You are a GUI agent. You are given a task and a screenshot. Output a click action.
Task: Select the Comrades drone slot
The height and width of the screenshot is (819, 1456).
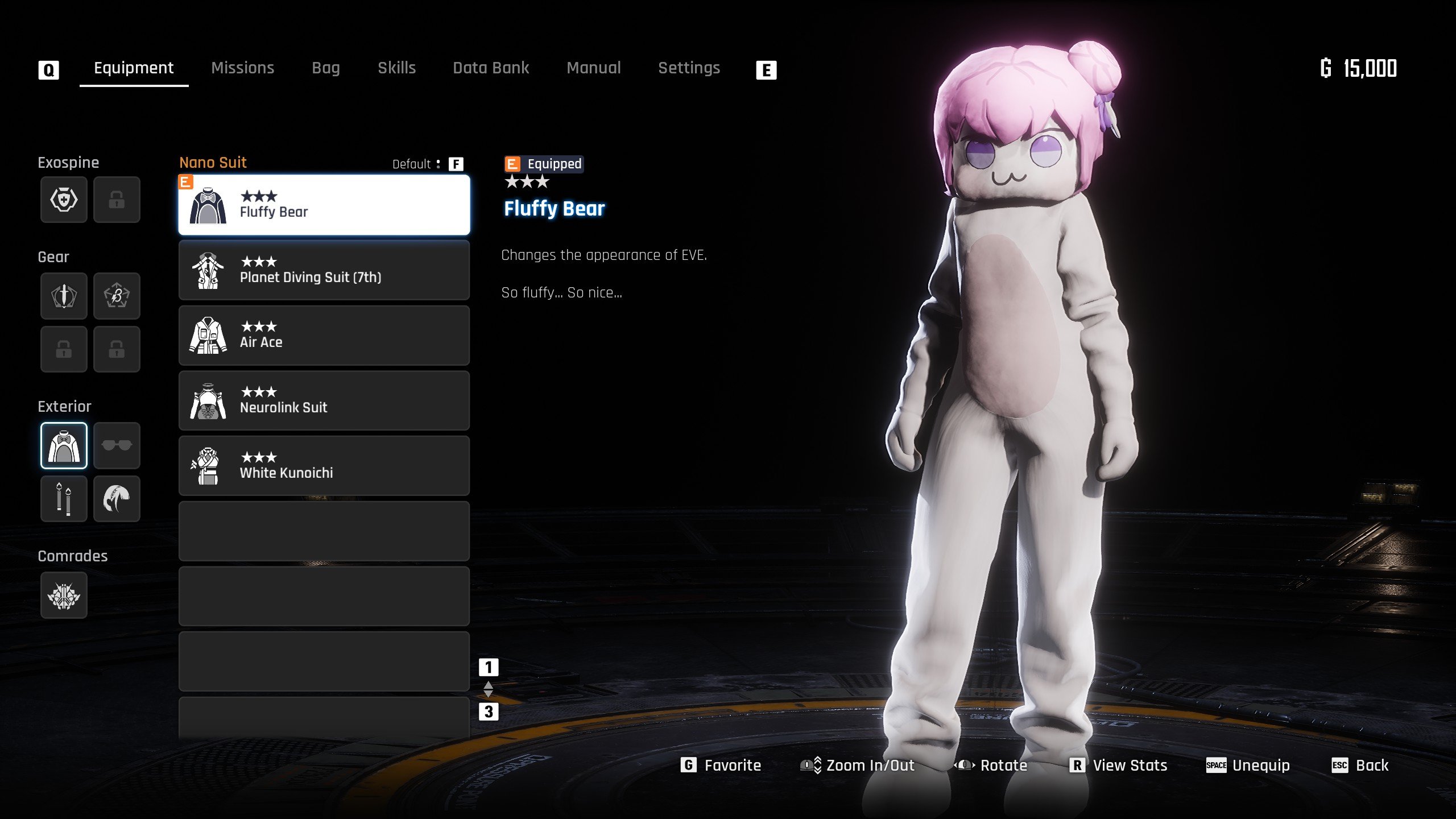coord(64,595)
